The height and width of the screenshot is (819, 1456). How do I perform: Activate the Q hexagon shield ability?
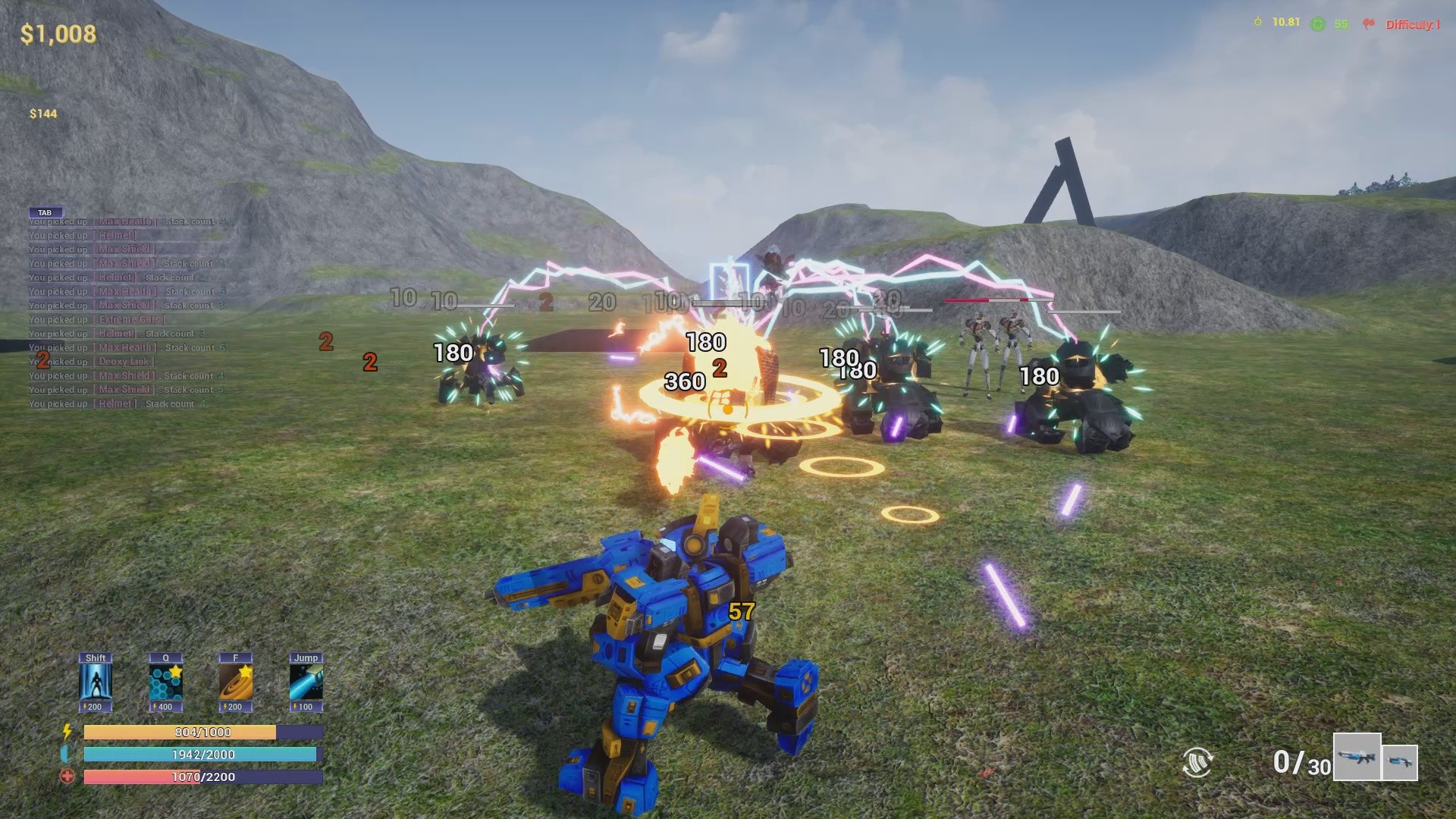[165, 683]
